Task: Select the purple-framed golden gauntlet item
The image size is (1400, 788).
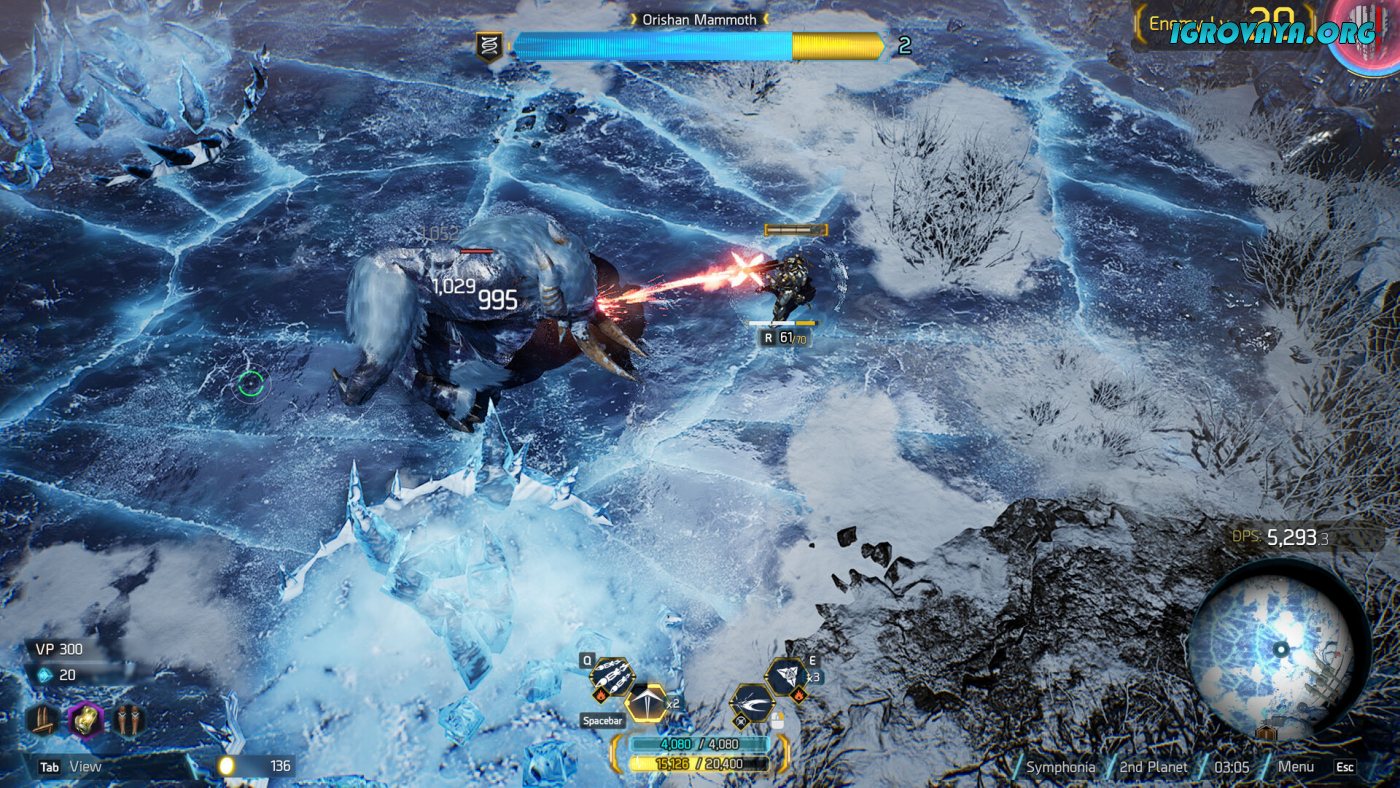Action: tap(86, 719)
